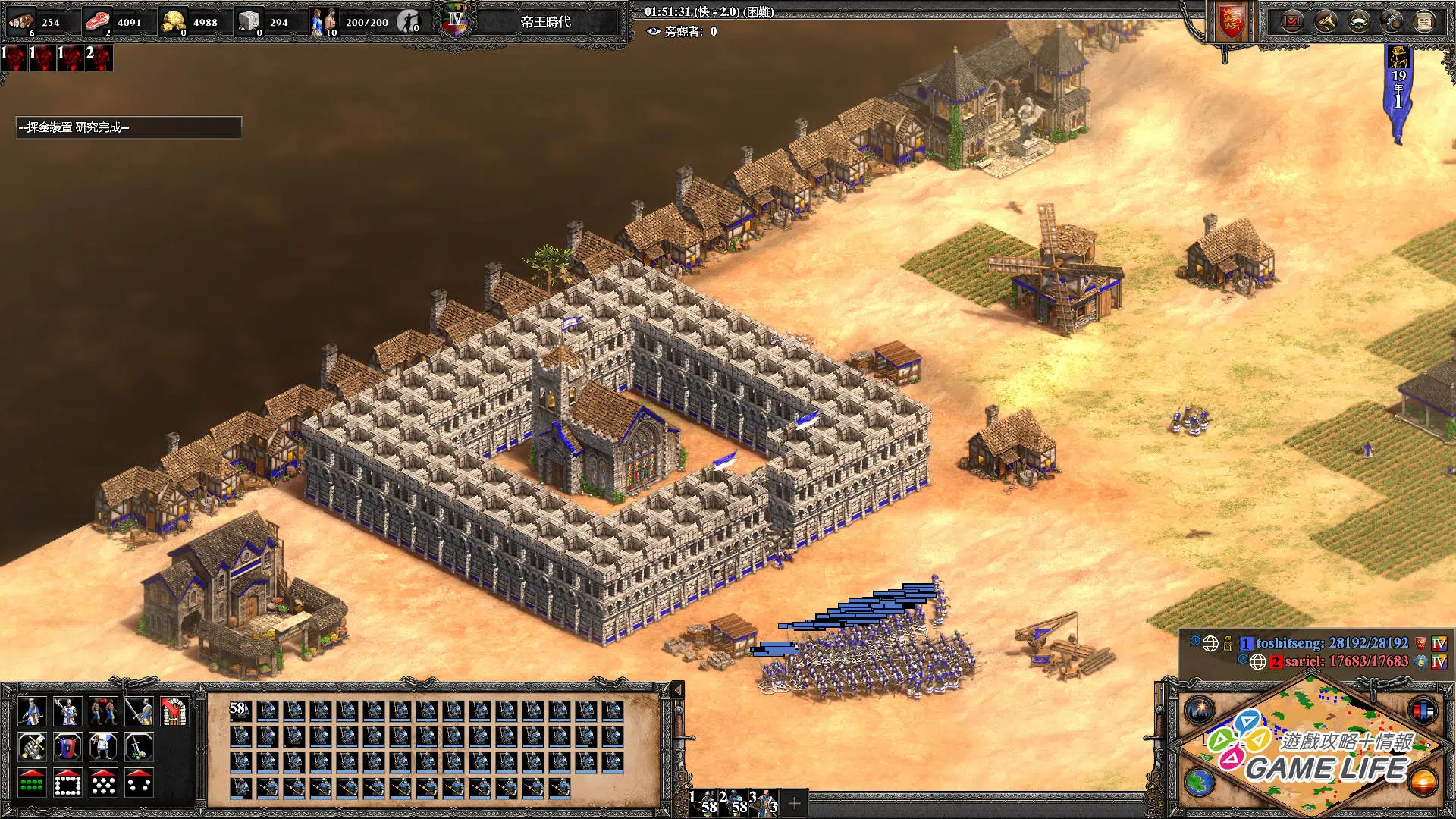Activate the minimap flare signal button
The width and height of the screenshot is (1456, 819).
[1200, 711]
